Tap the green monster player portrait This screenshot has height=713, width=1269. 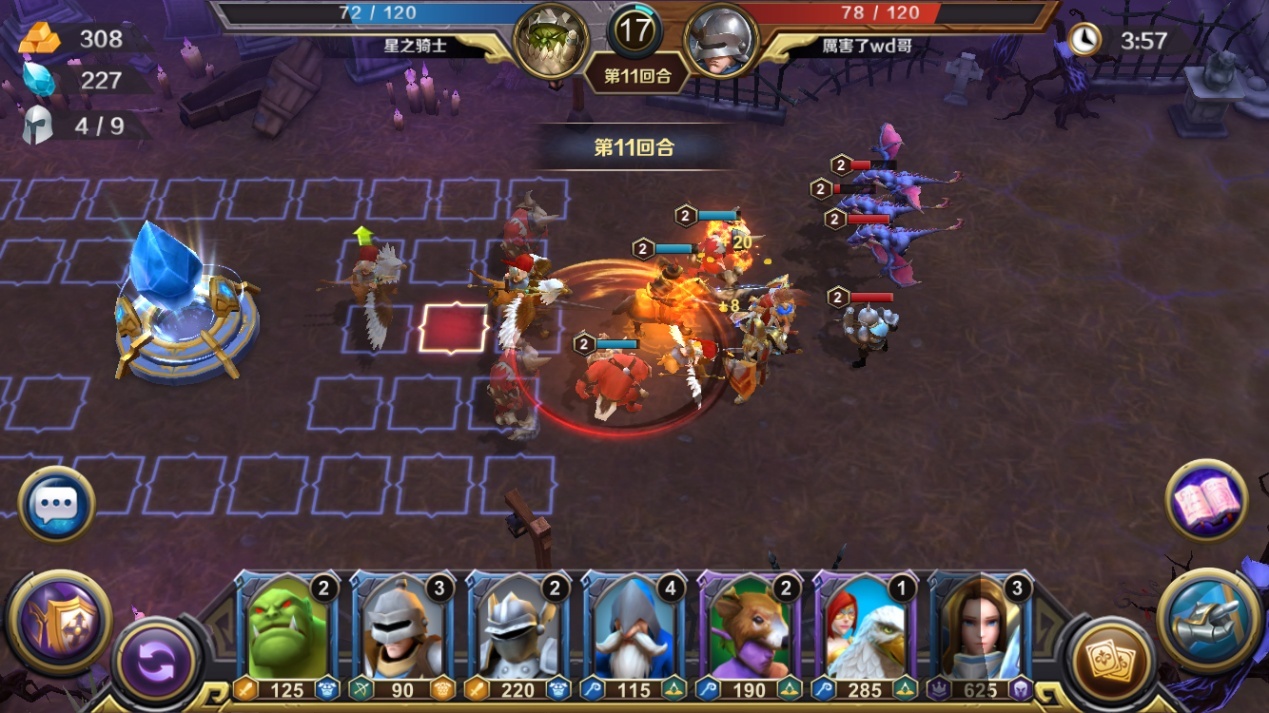click(x=551, y=40)
